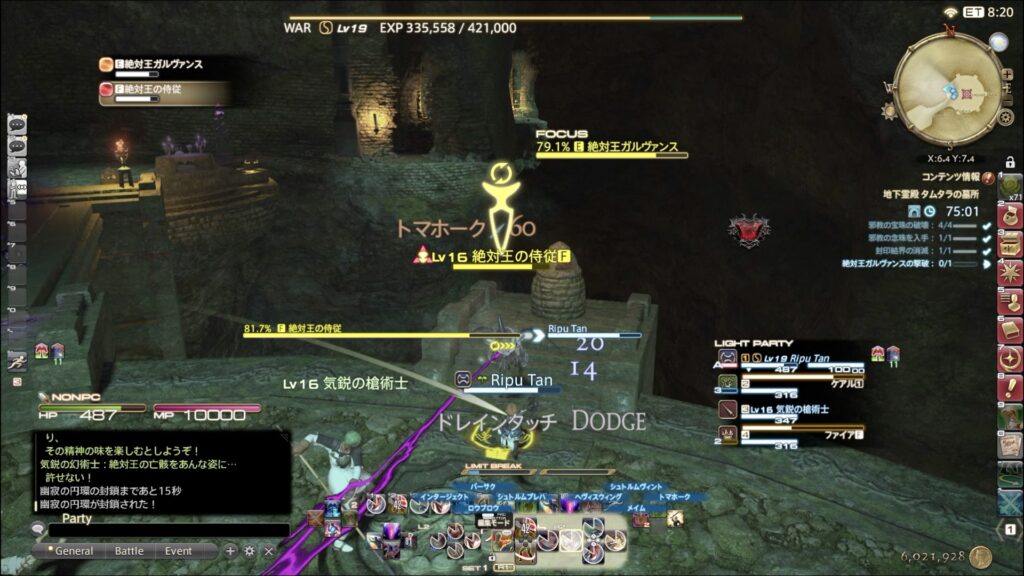Target 絶対王ガルヴァンス in the enemy list
The height and width of the screenshot is (576, 1024).
tap(160, 65)
